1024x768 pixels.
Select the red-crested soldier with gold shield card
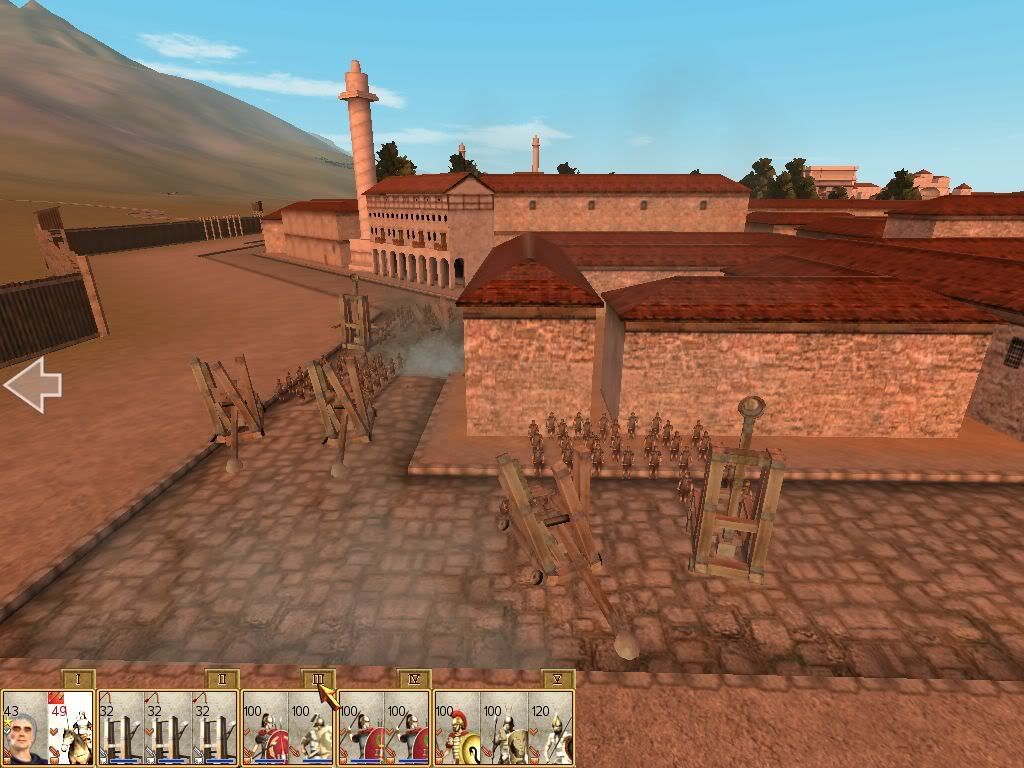coord(457,729)
